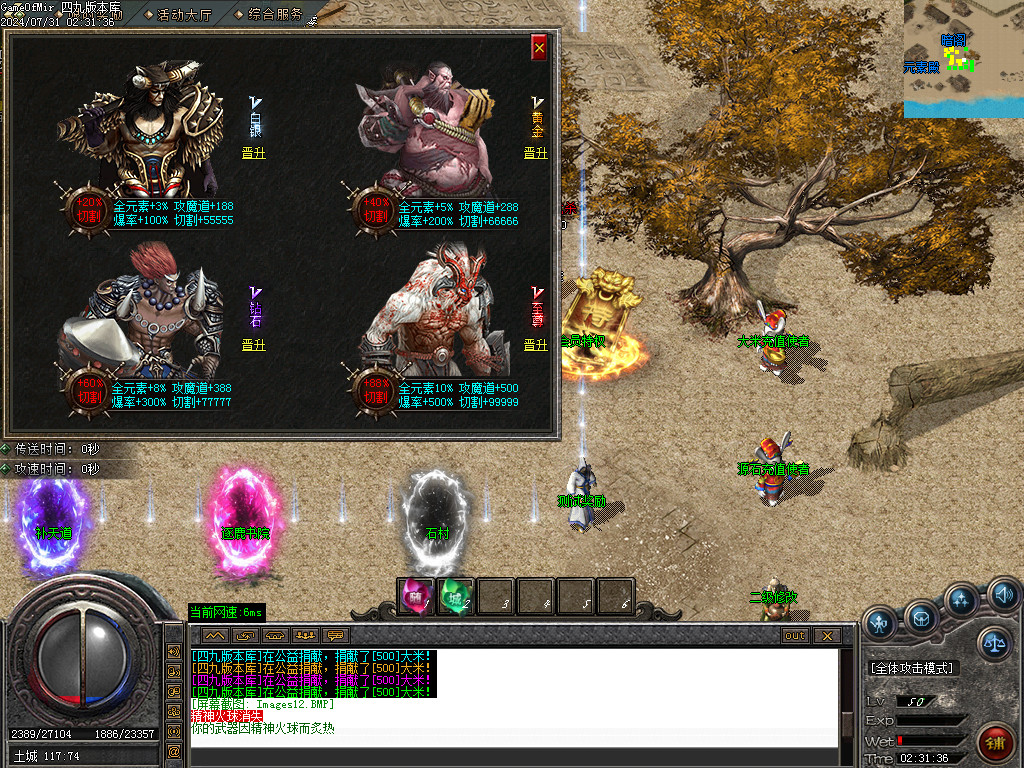Use the pink 随 stone in hotbar slot 1
Viewport: 1024px width, 768px height.
[x=415, y=597]
